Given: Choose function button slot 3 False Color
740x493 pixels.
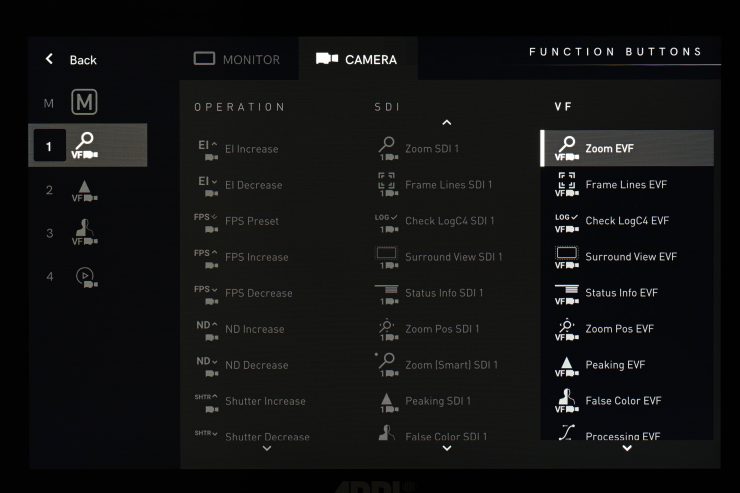Looking at the screenshot, I should point(84,233).
